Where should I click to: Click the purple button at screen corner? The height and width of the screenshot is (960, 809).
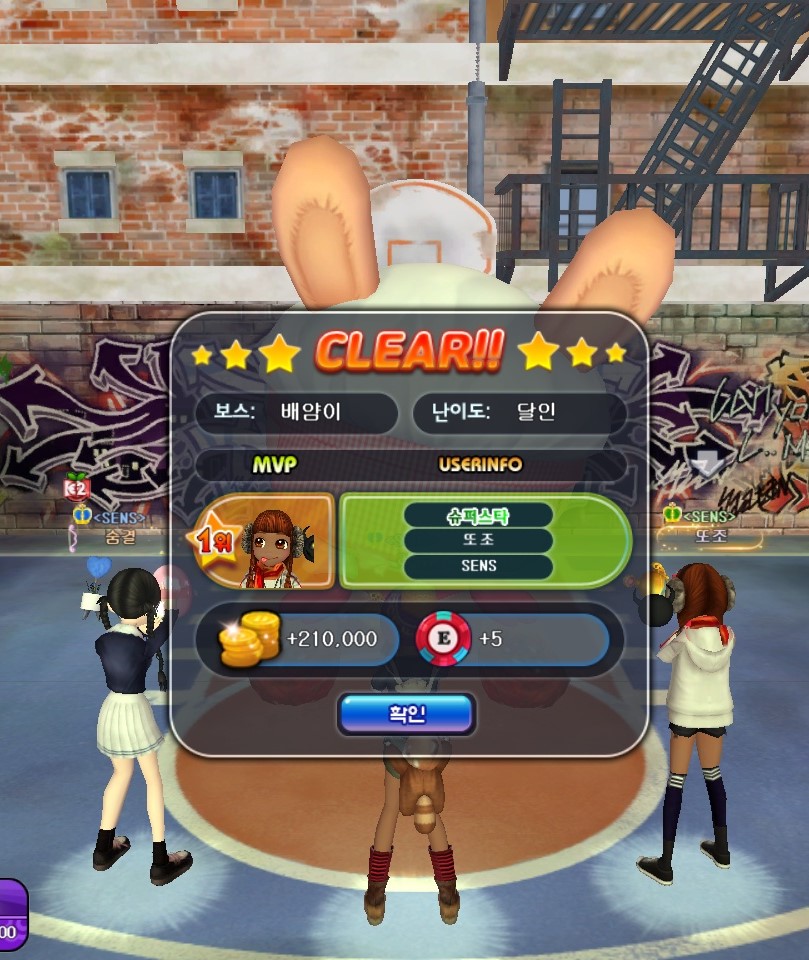[12, 915]
